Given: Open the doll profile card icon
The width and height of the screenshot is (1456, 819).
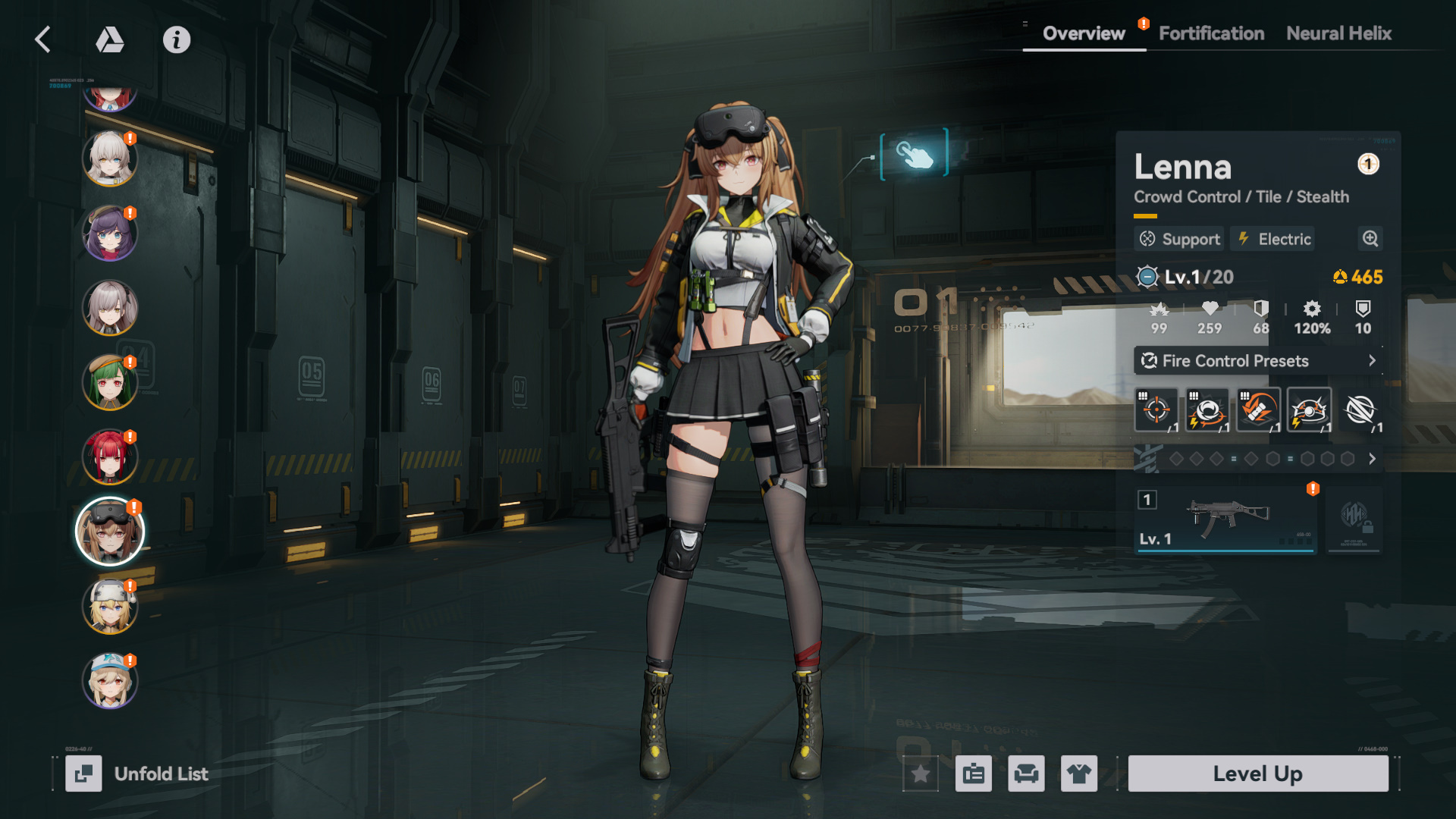Looking at the screenshot, I should pos(974,773).
